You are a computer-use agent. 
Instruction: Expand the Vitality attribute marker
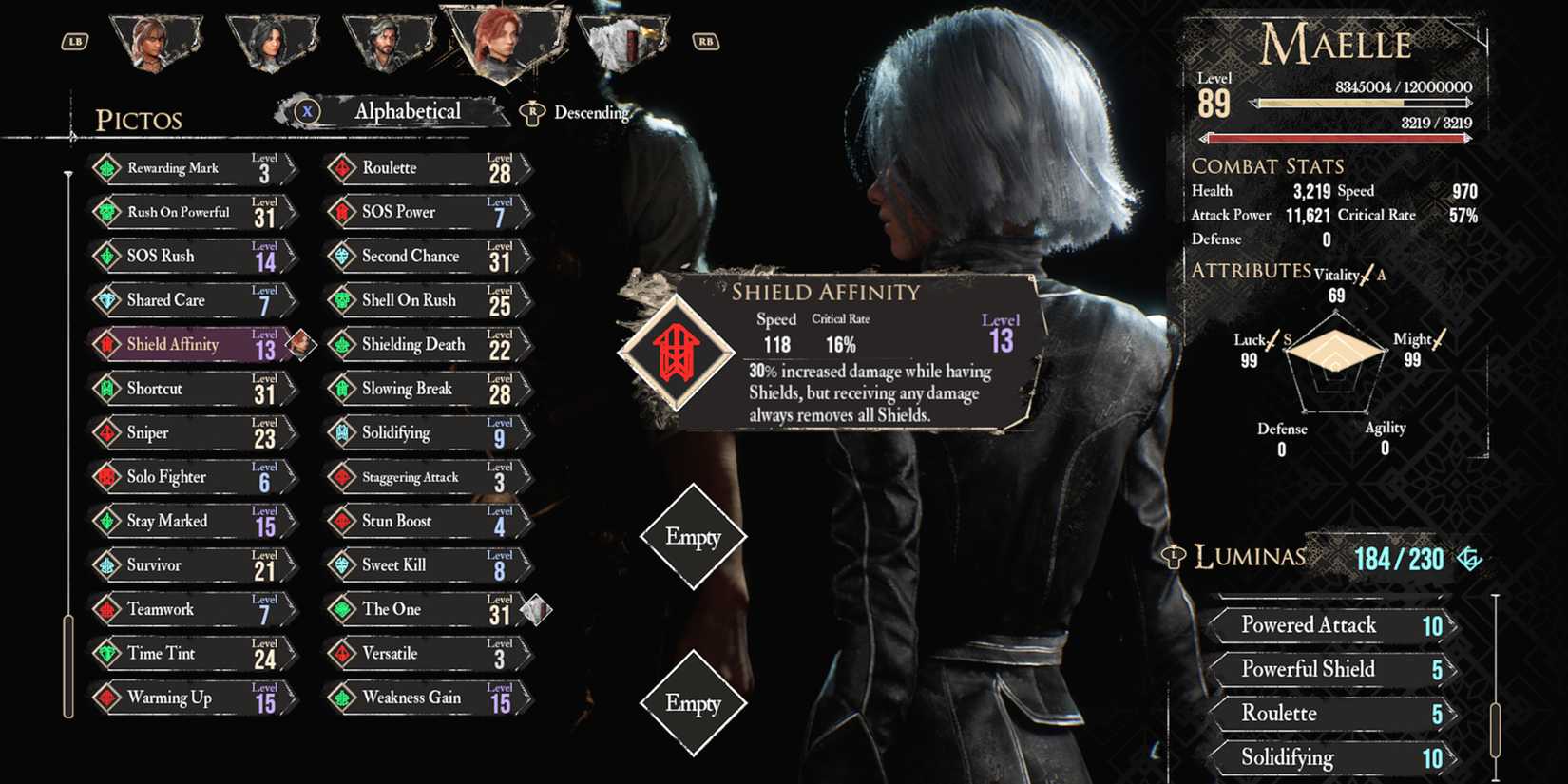pos(1367,274)
